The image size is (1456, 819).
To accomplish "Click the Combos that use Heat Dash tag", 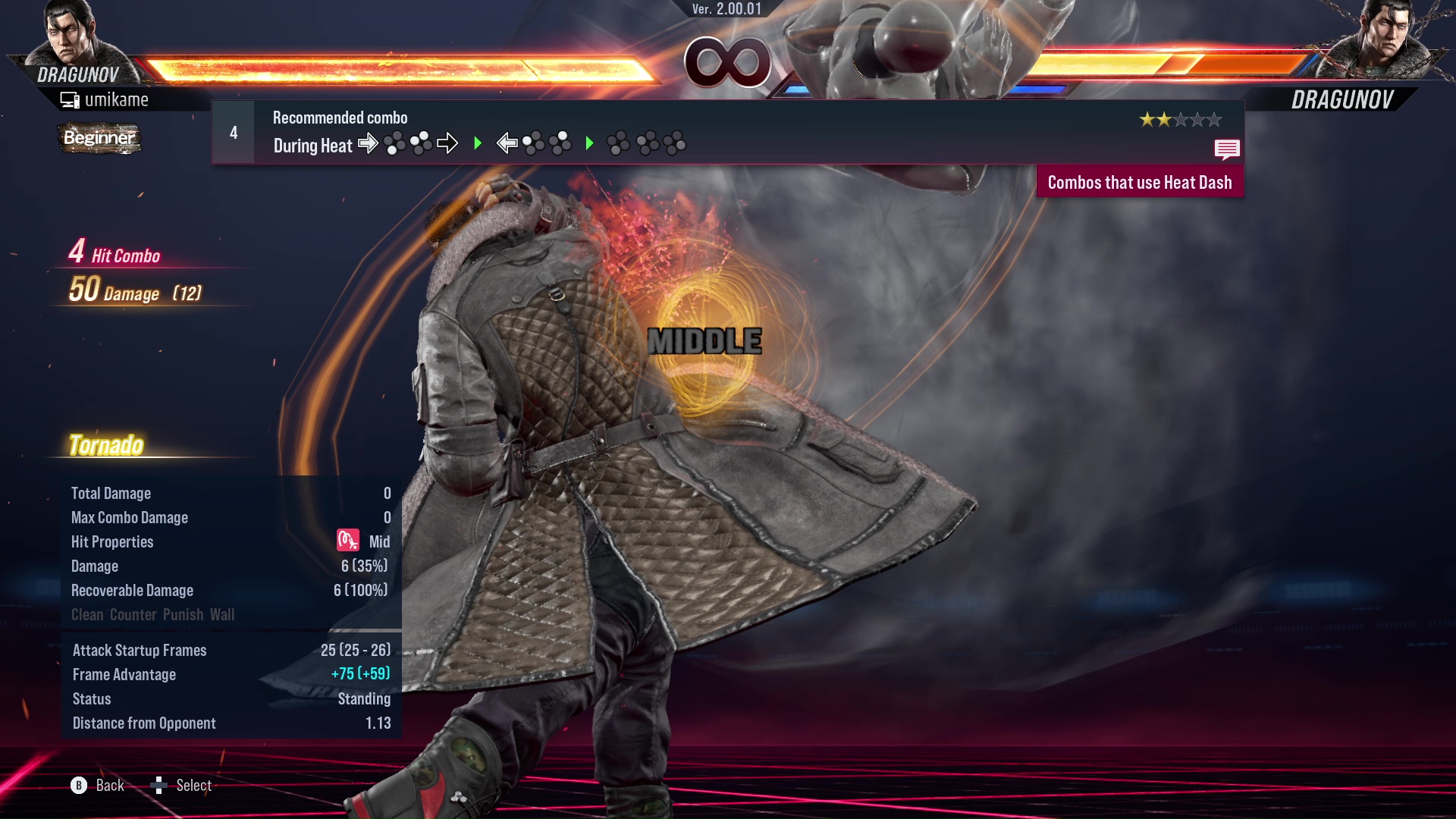I will point(1139,183).
